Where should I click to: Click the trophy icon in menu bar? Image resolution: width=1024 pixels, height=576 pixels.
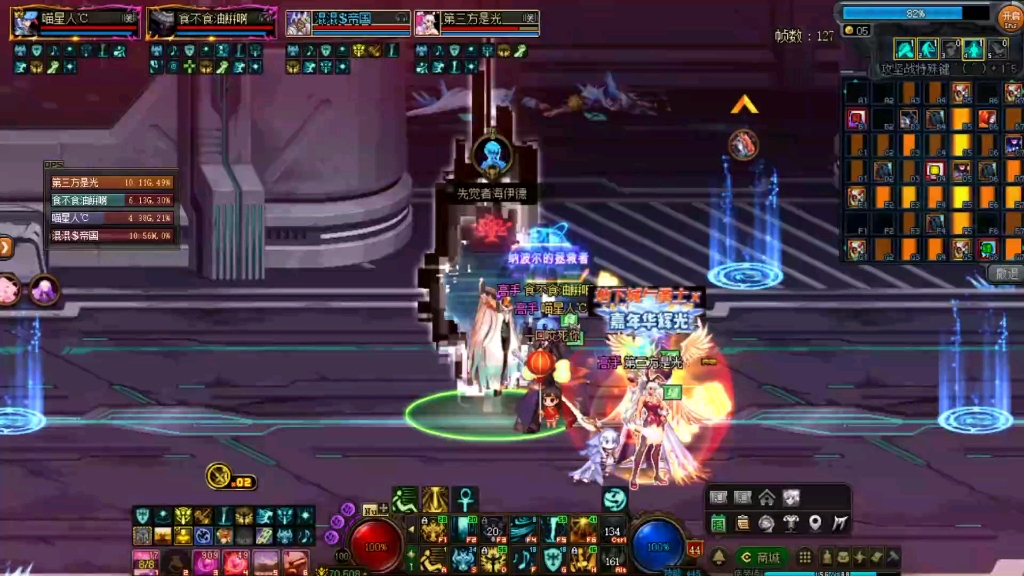pyautogui.click(x=791, y=522)
